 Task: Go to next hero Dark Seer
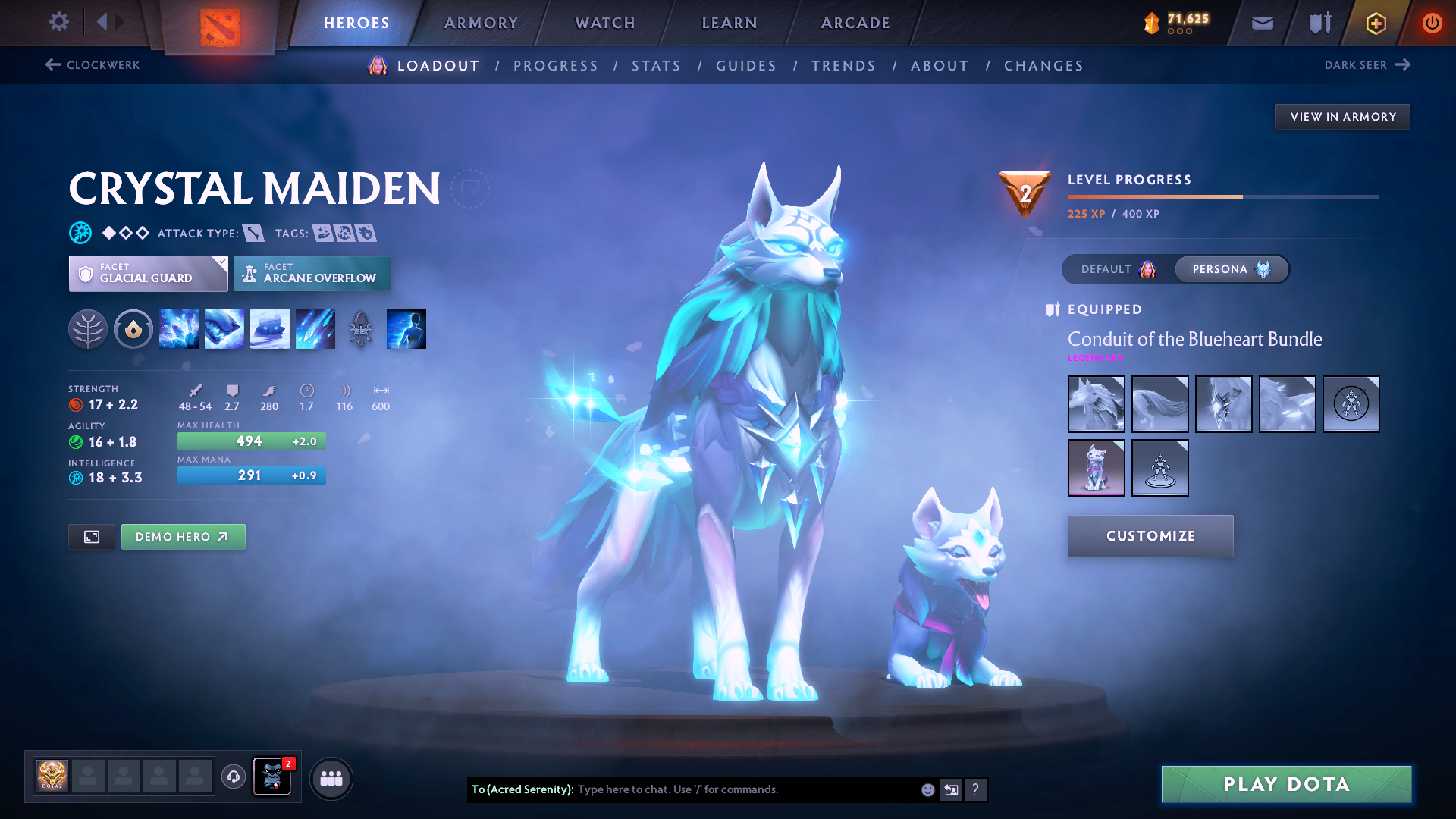point(1367,65)
